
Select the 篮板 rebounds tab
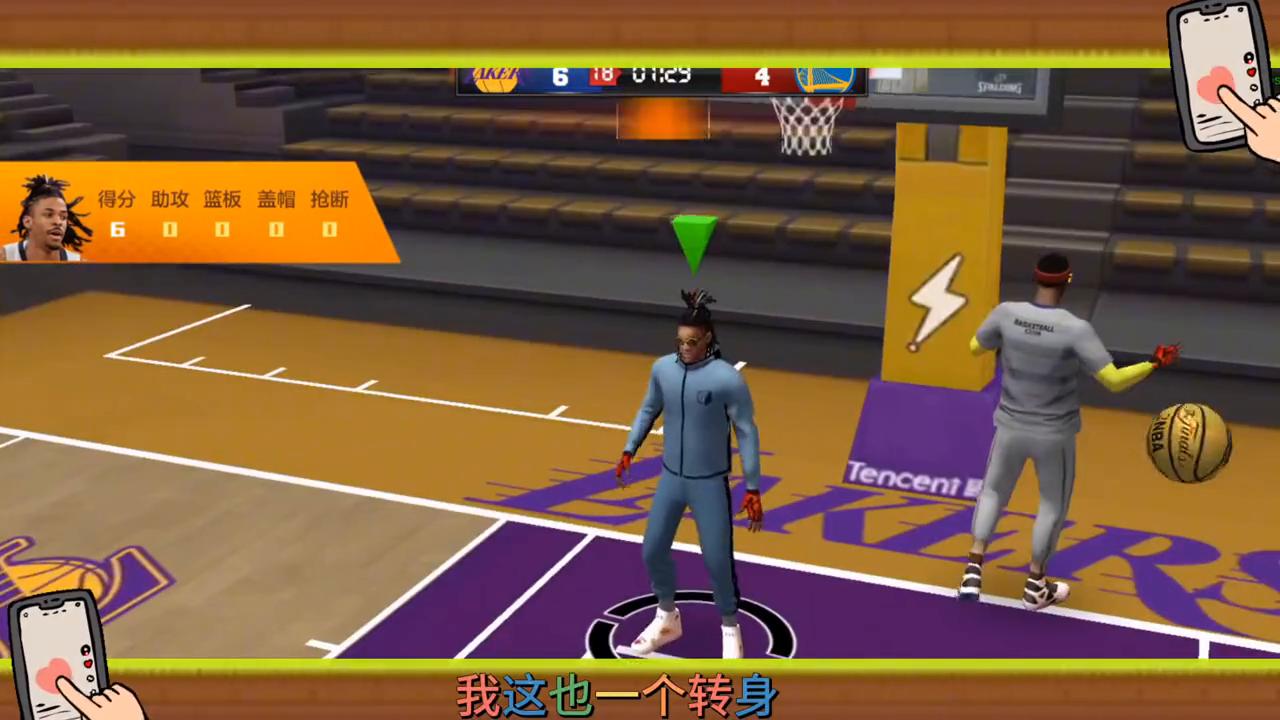[x=222, y=199]
